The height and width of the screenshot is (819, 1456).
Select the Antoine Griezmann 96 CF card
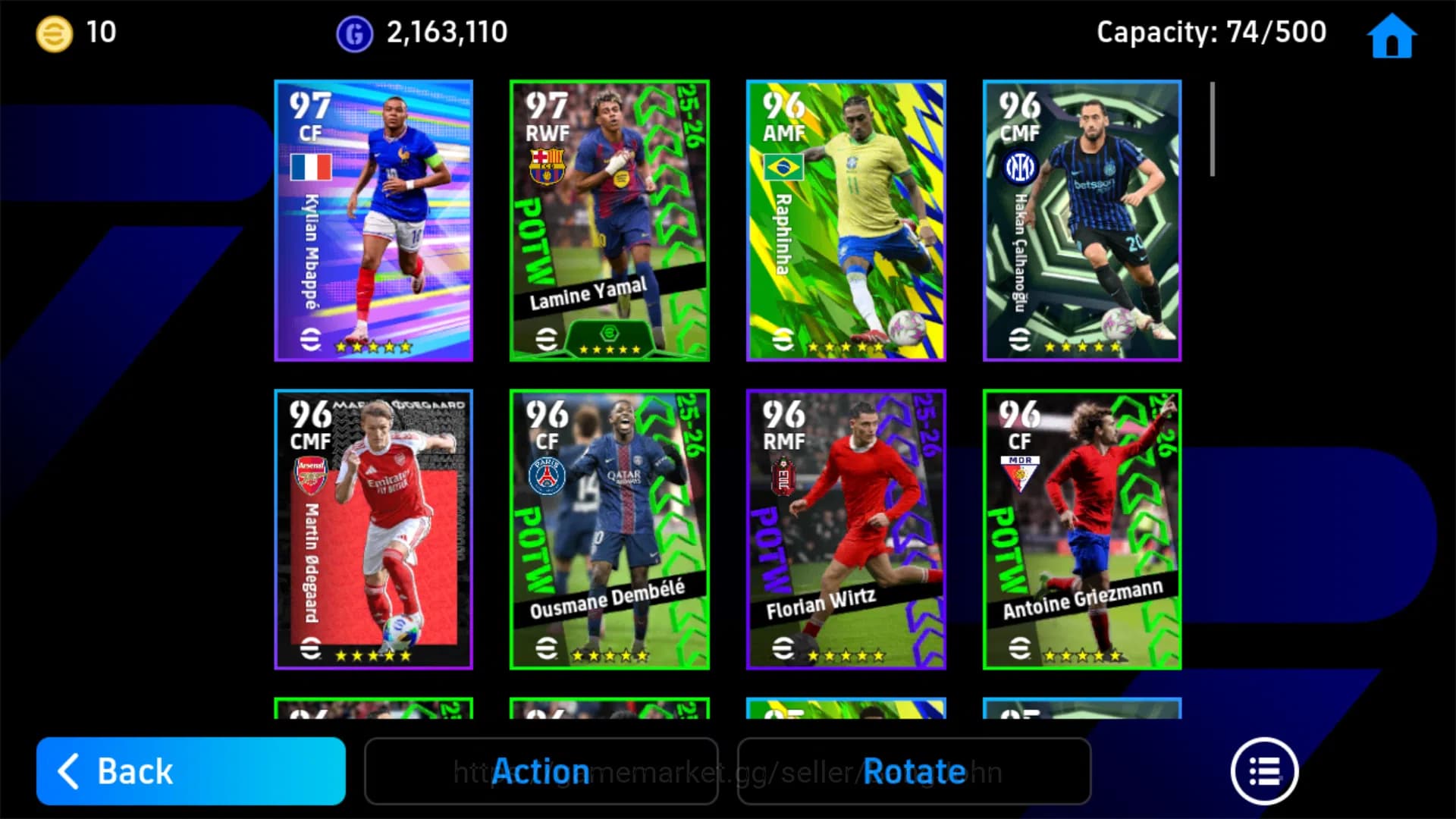point(1082,529)
